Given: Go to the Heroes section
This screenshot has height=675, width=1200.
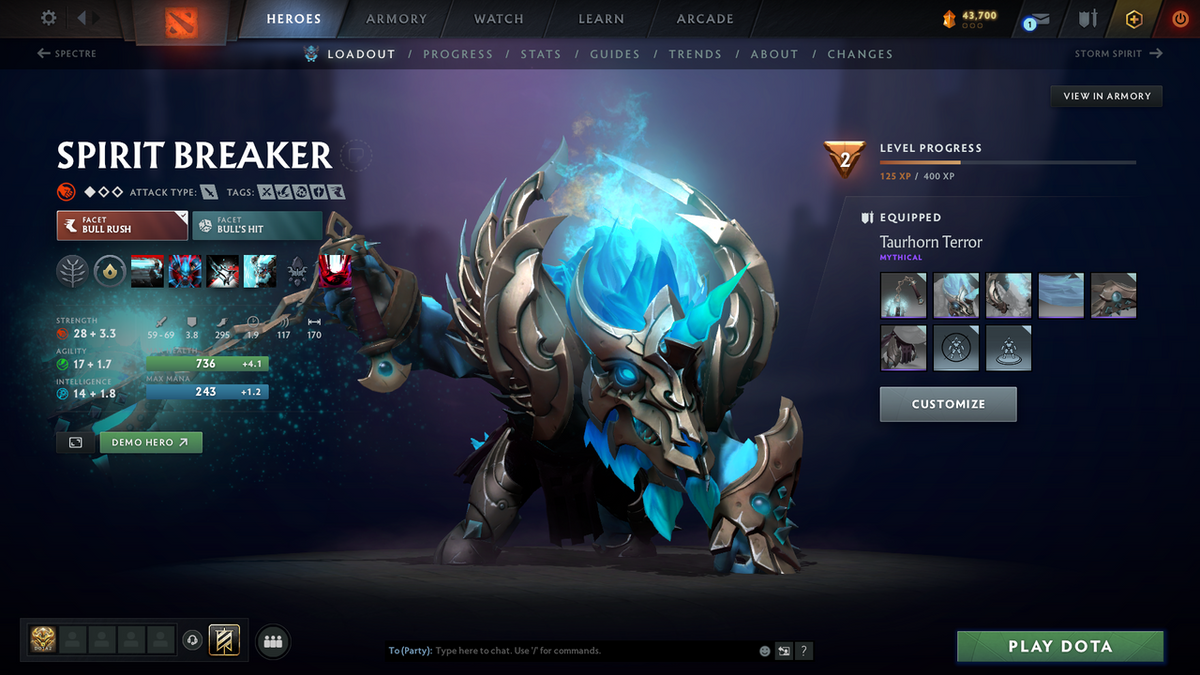Looking at the screenshot, I should pos(294,19).
